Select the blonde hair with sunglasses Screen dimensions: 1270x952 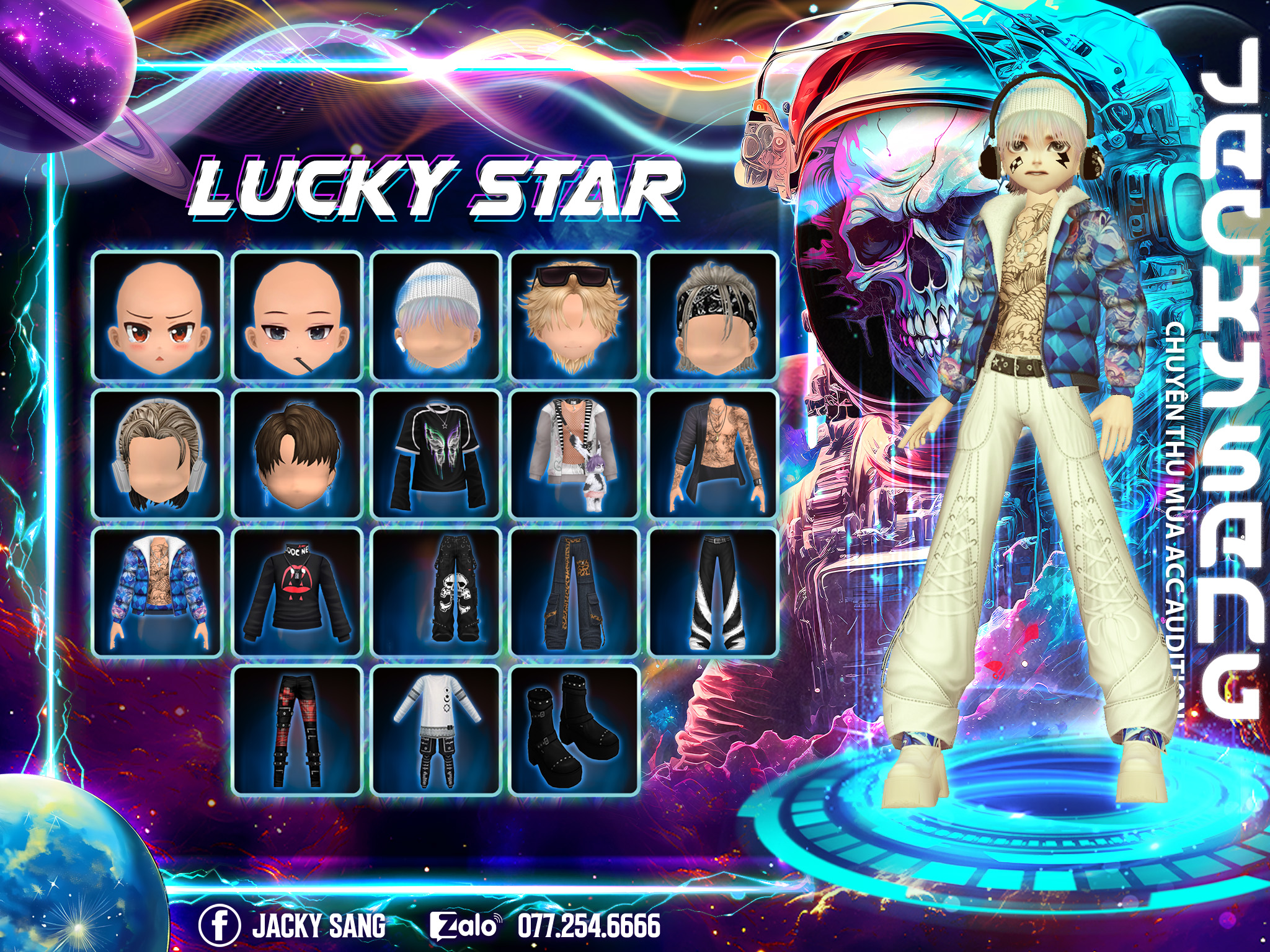point(575,316)
